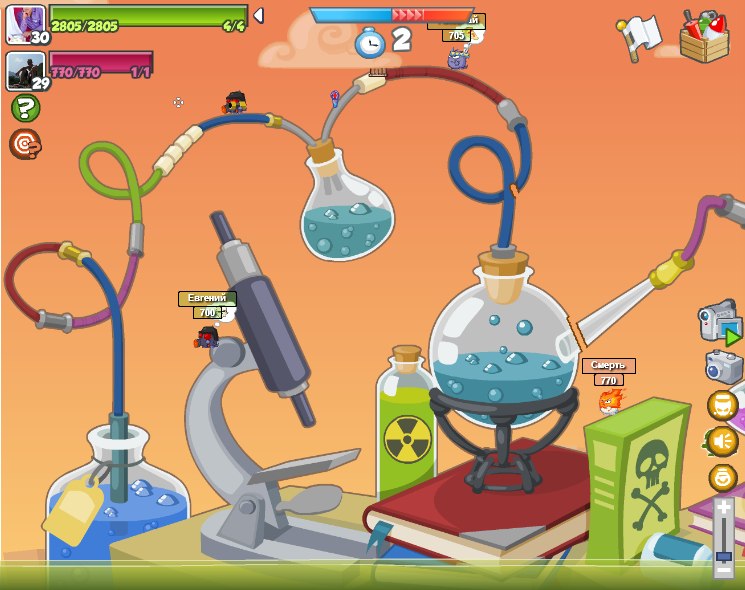Click the orange target hint button
Image resolution: width=745 pixels, height=590 pixels.
coord(25,144)
